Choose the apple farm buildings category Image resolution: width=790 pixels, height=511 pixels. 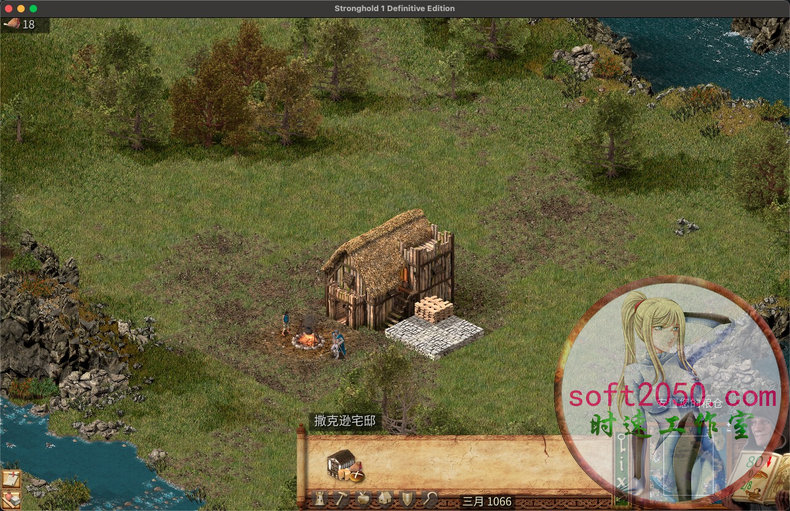(x=363, y=499)
